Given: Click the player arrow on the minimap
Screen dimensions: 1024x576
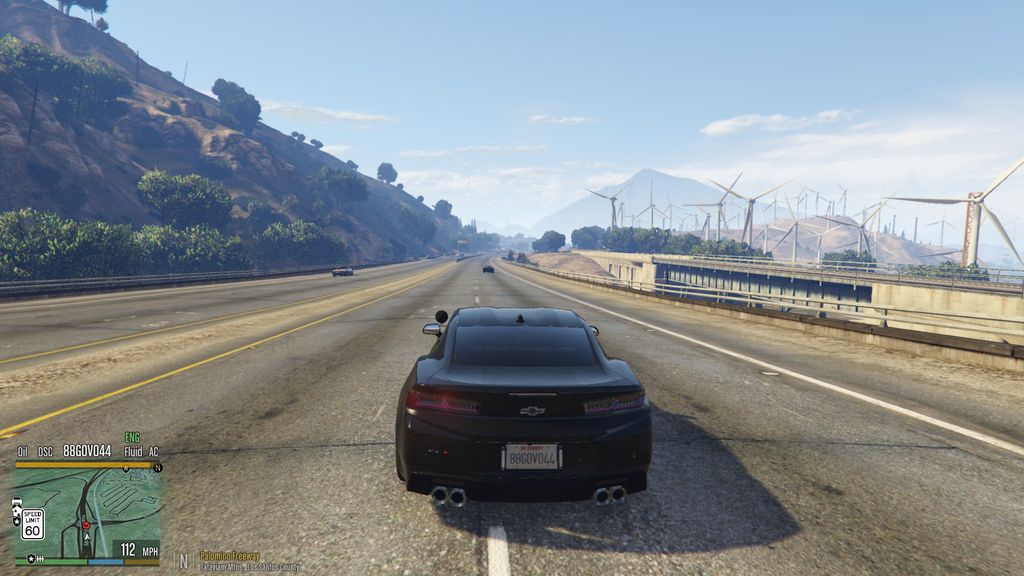Looking at the screenshot, I should click(86, 537).
